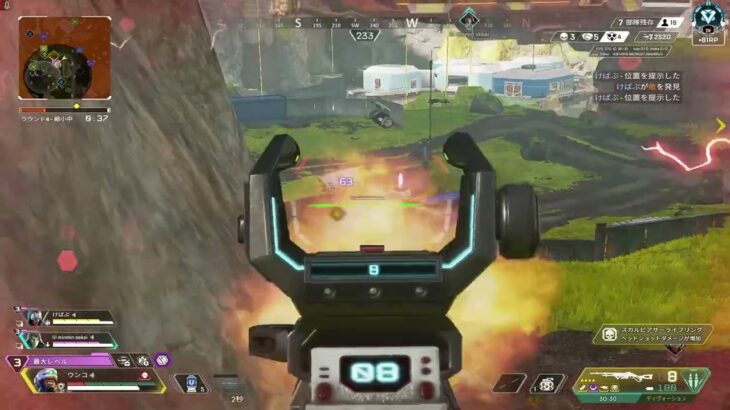Select teammate けばぶ's portrait
The image size is (730, 410).
pos(31,318)
